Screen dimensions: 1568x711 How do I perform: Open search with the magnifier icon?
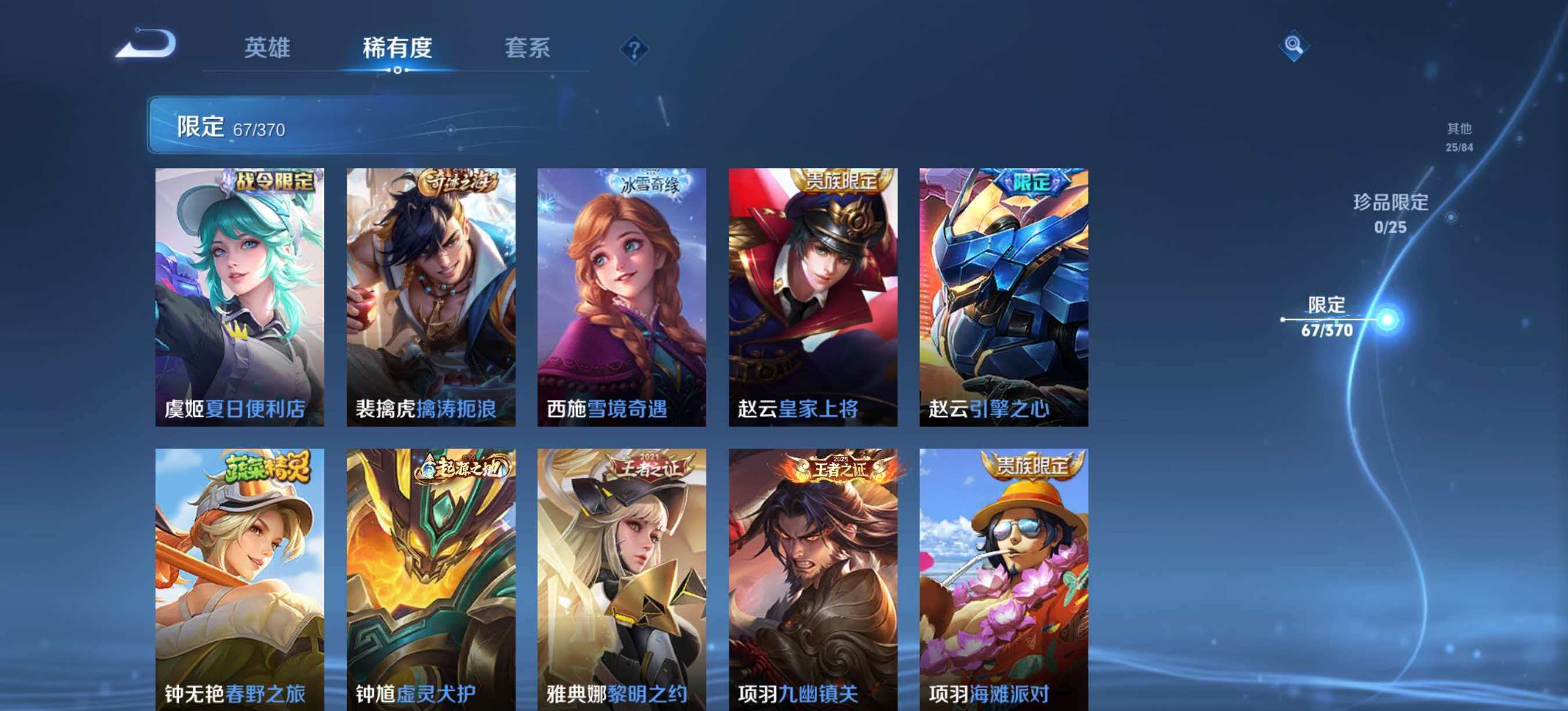point(1295,46)
